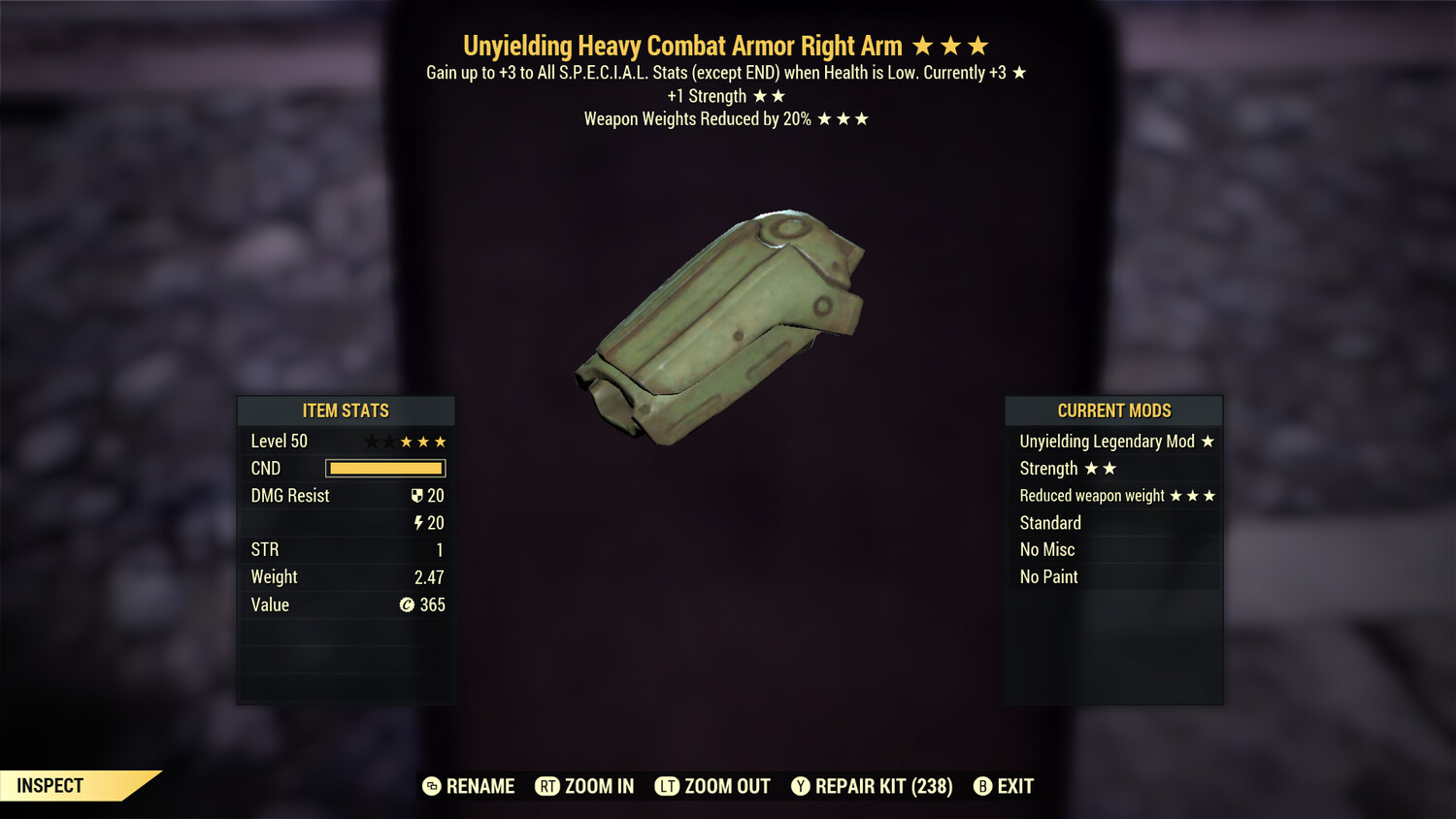
Task: Choose the RENAME option
Action: (x=470, y=786)
